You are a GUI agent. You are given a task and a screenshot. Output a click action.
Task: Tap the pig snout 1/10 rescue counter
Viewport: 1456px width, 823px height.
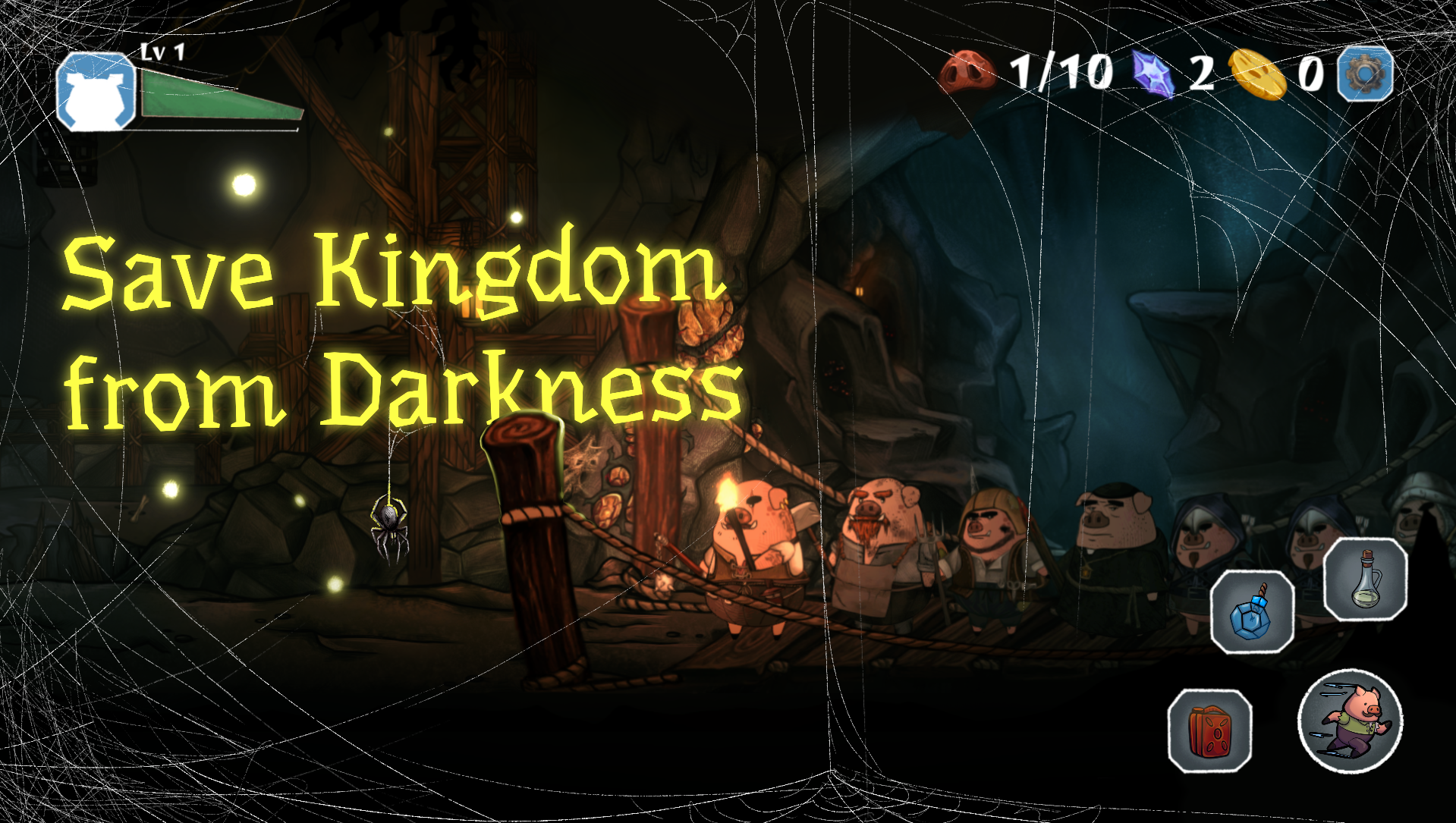pos(967,72)
